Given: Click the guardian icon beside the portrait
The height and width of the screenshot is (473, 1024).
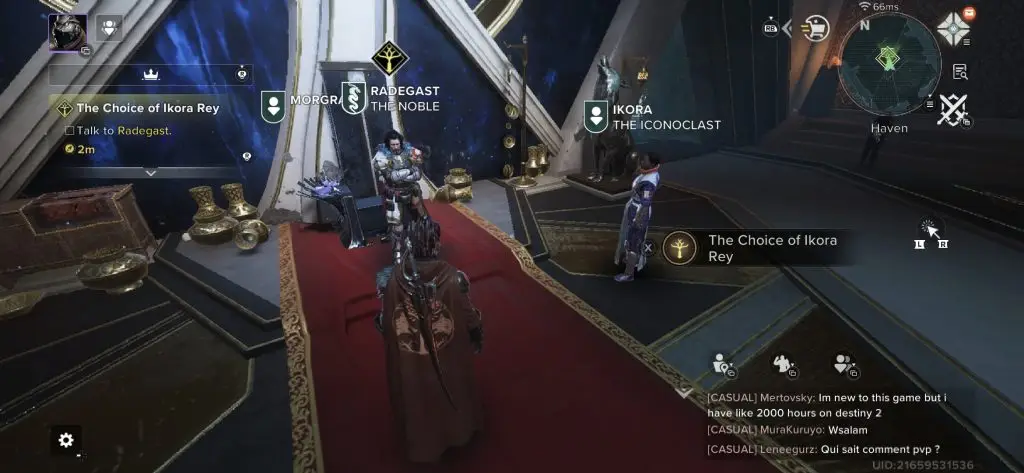Looking at the screenshot, I should click(x=111, y=27).
